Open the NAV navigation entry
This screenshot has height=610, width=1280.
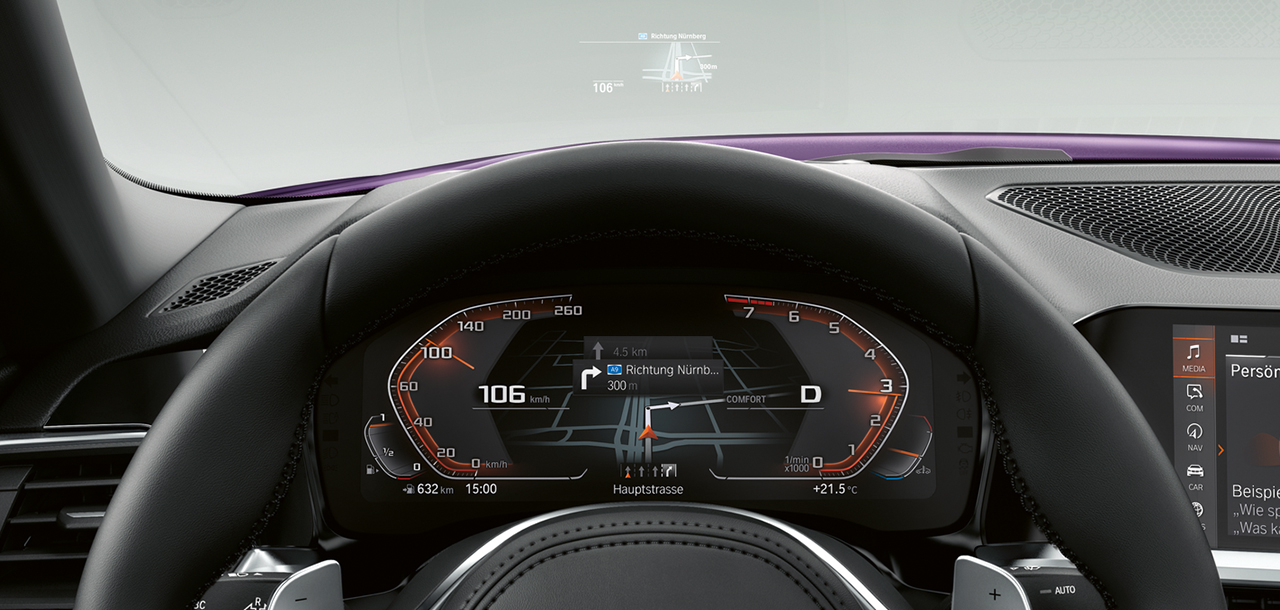1194,436
